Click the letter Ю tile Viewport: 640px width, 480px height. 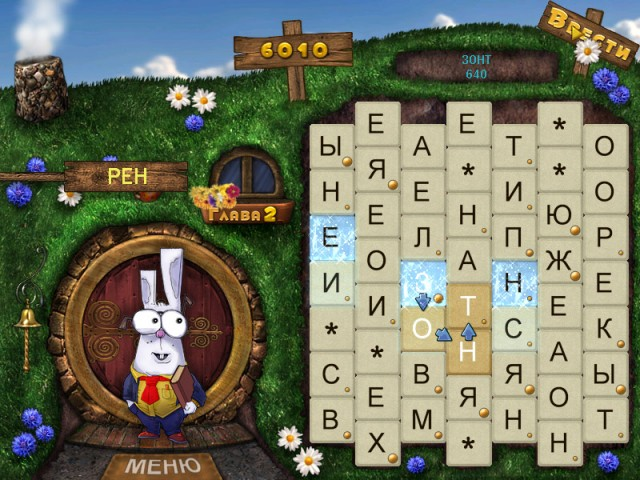pos(559,214)
